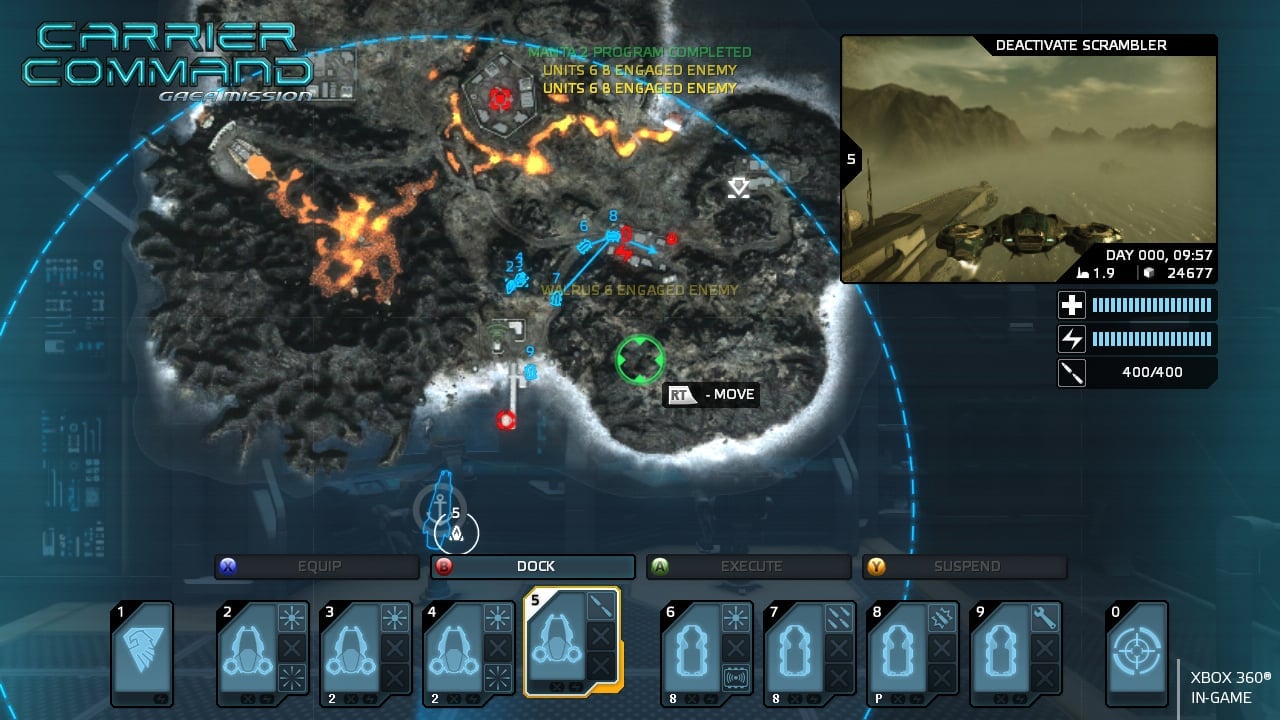
Task: Click the RT - MOVE prompt
Action: pos(711,395)
